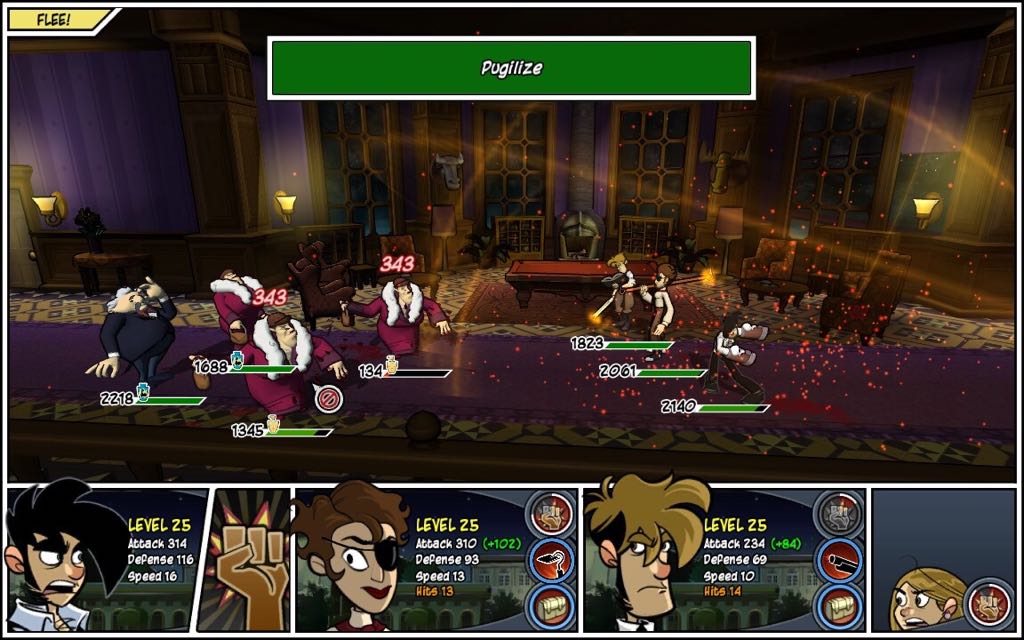1024x640 pixels.
Task: Activate the blond man's gun attack
Action: click(838, 562)
